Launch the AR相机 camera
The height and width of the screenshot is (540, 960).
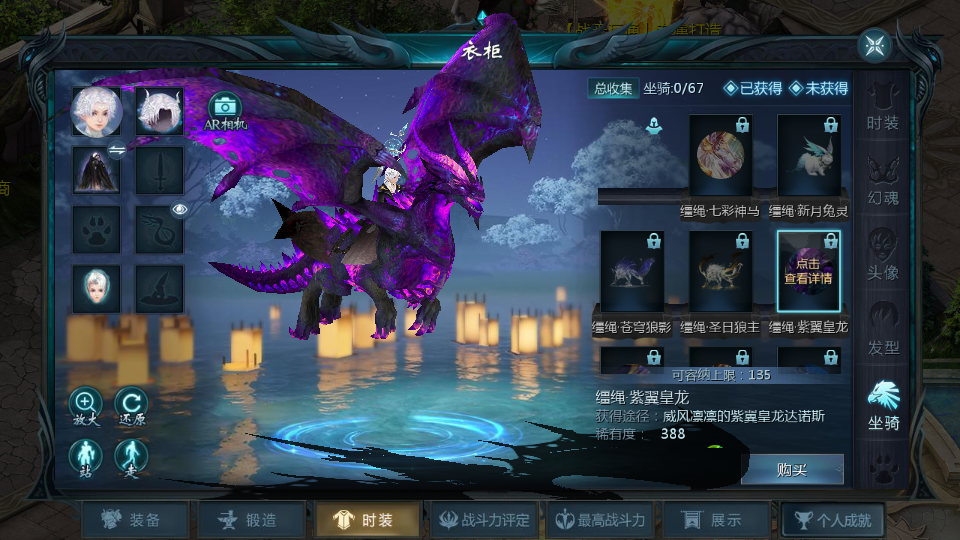click(x=225, y=111)
